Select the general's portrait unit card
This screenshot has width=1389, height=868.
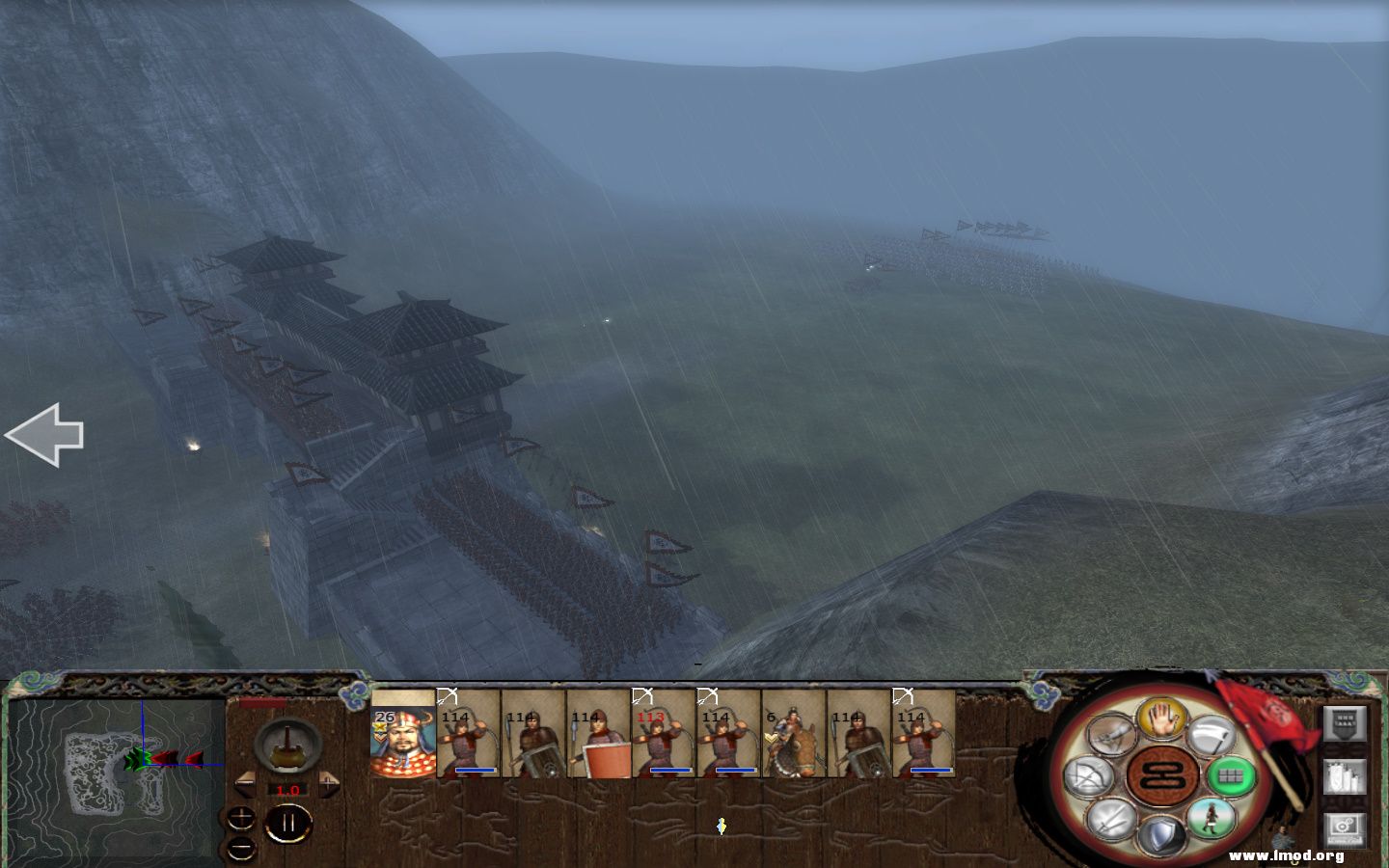(401, 743)
